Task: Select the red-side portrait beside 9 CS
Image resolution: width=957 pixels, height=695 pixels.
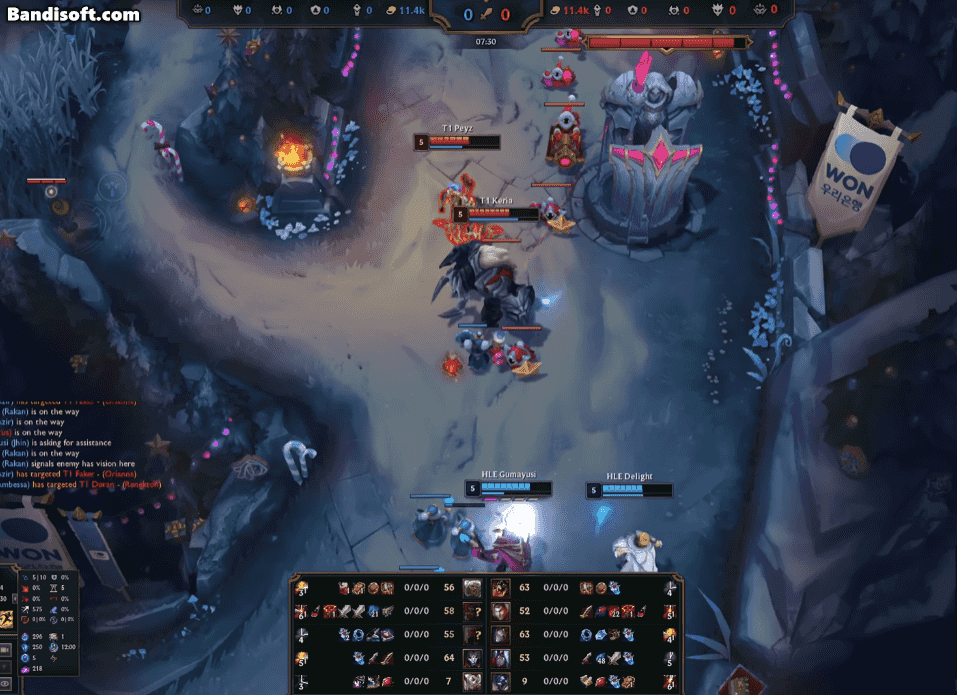Action: click(x=501, y=680)
